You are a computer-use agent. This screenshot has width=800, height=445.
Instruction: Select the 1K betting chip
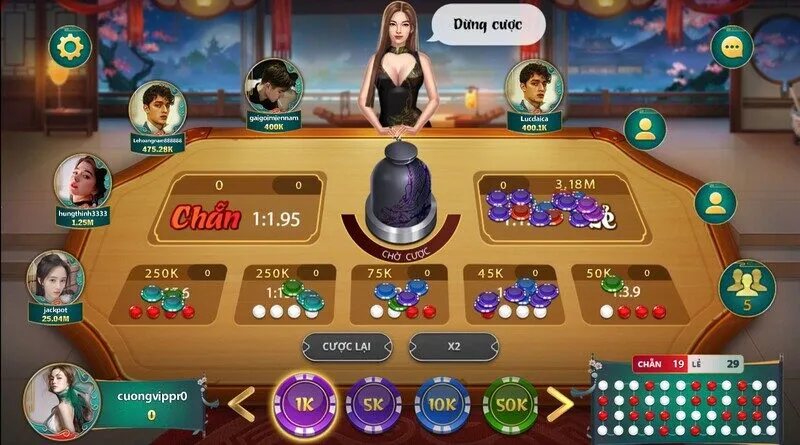(x=303, y=403)
